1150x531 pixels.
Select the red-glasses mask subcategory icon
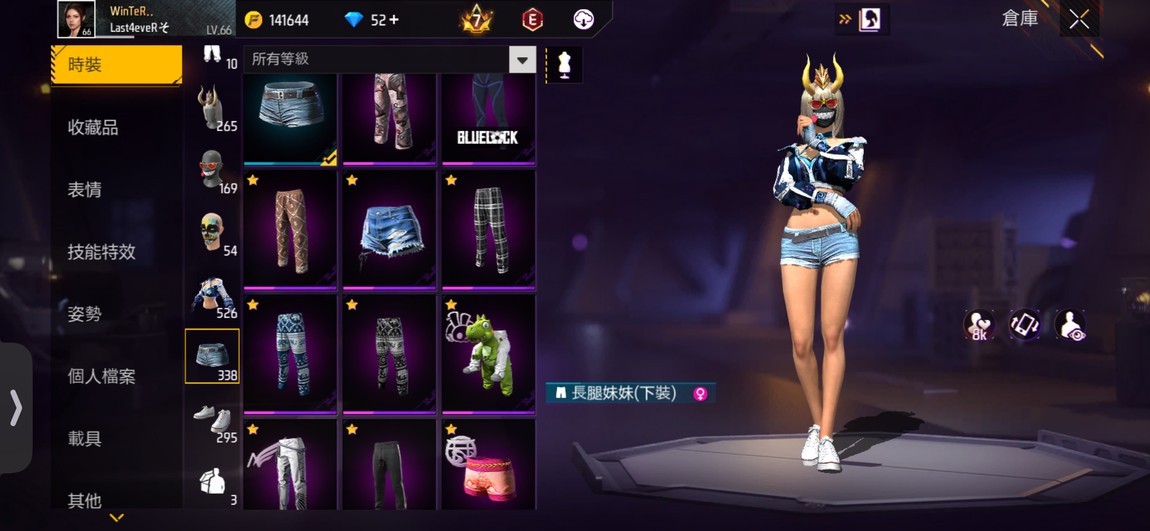(210, 170)
